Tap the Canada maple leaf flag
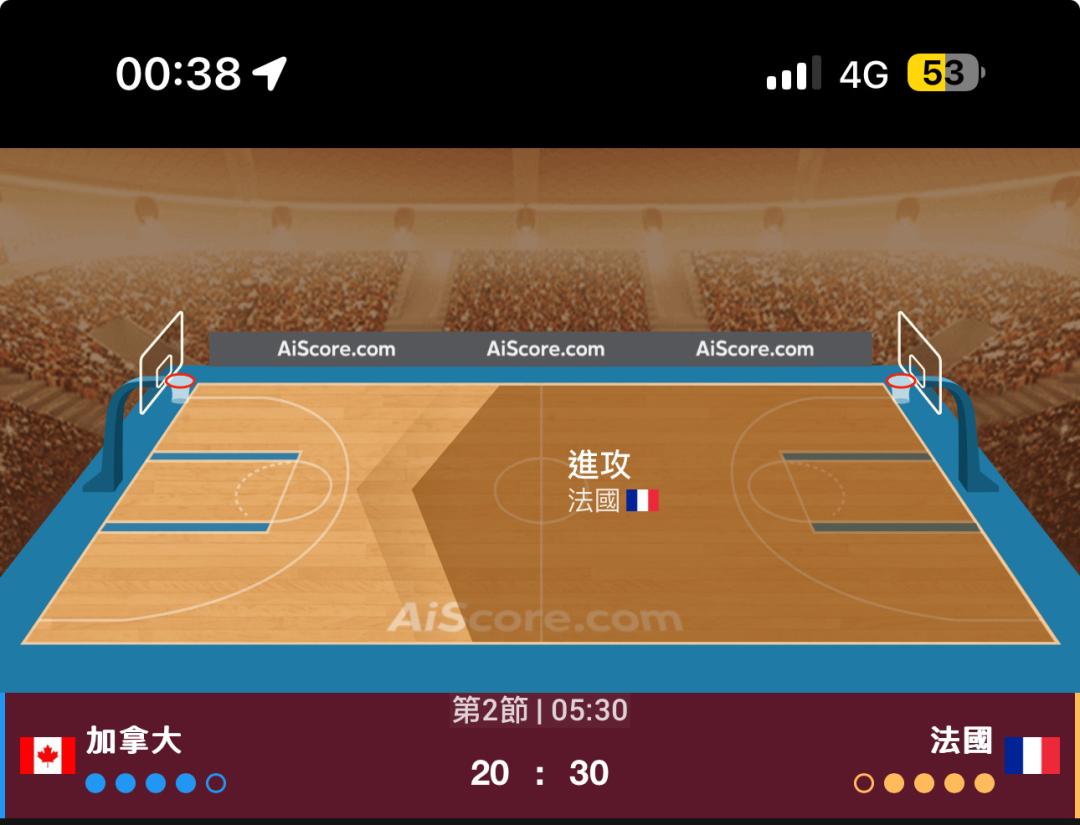The height and width of the screenshot is (825, 1080). coord(47,756)
